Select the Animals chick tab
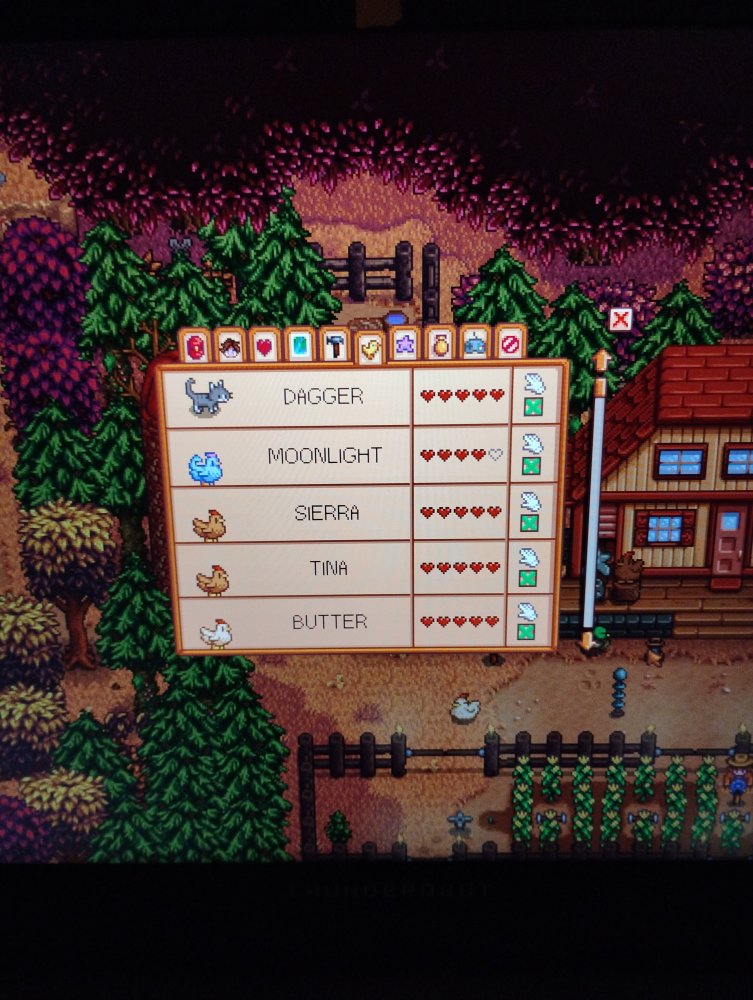 (x=369, y=346)
